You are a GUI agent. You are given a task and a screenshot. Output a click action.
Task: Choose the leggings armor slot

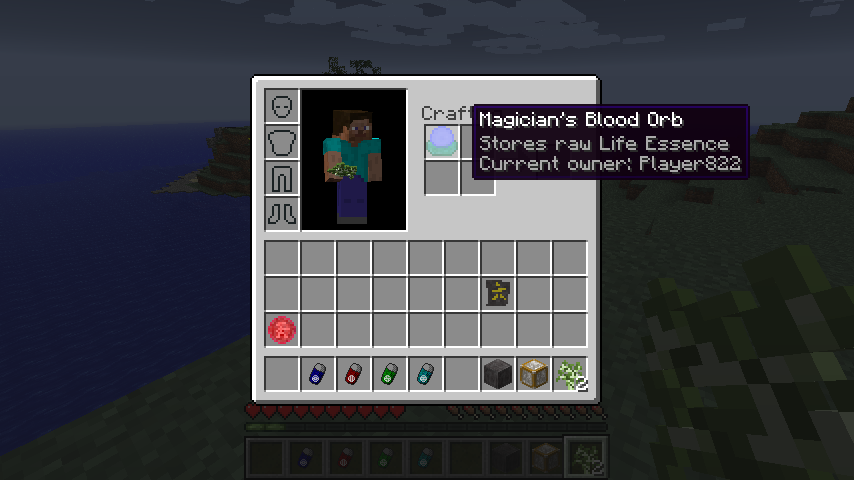(x=282, y=177)
